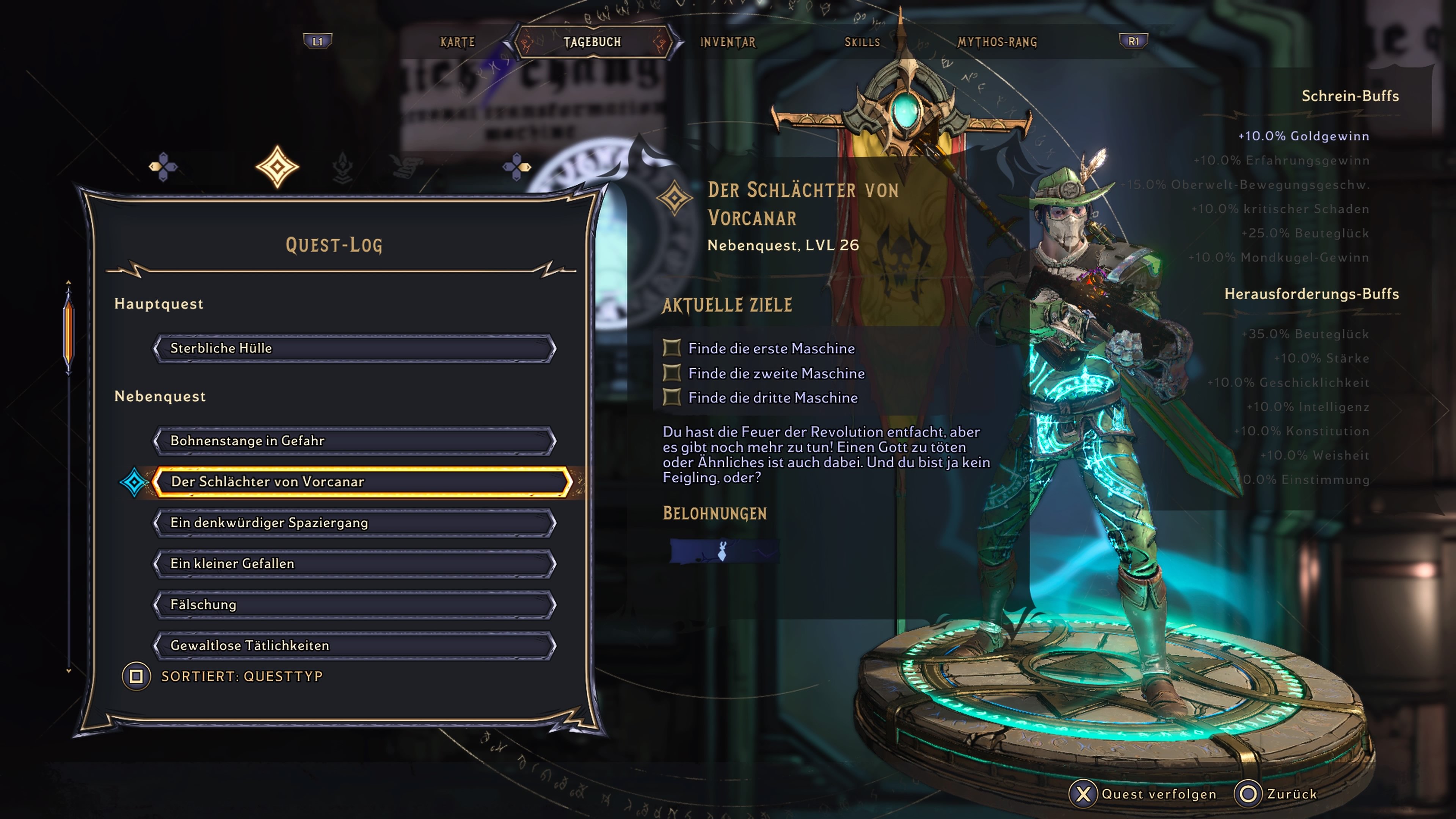The width and height of the screenshot is (1456, 819).
Task: Click the large gold diamond journal category icon
Action: (277, 167)
